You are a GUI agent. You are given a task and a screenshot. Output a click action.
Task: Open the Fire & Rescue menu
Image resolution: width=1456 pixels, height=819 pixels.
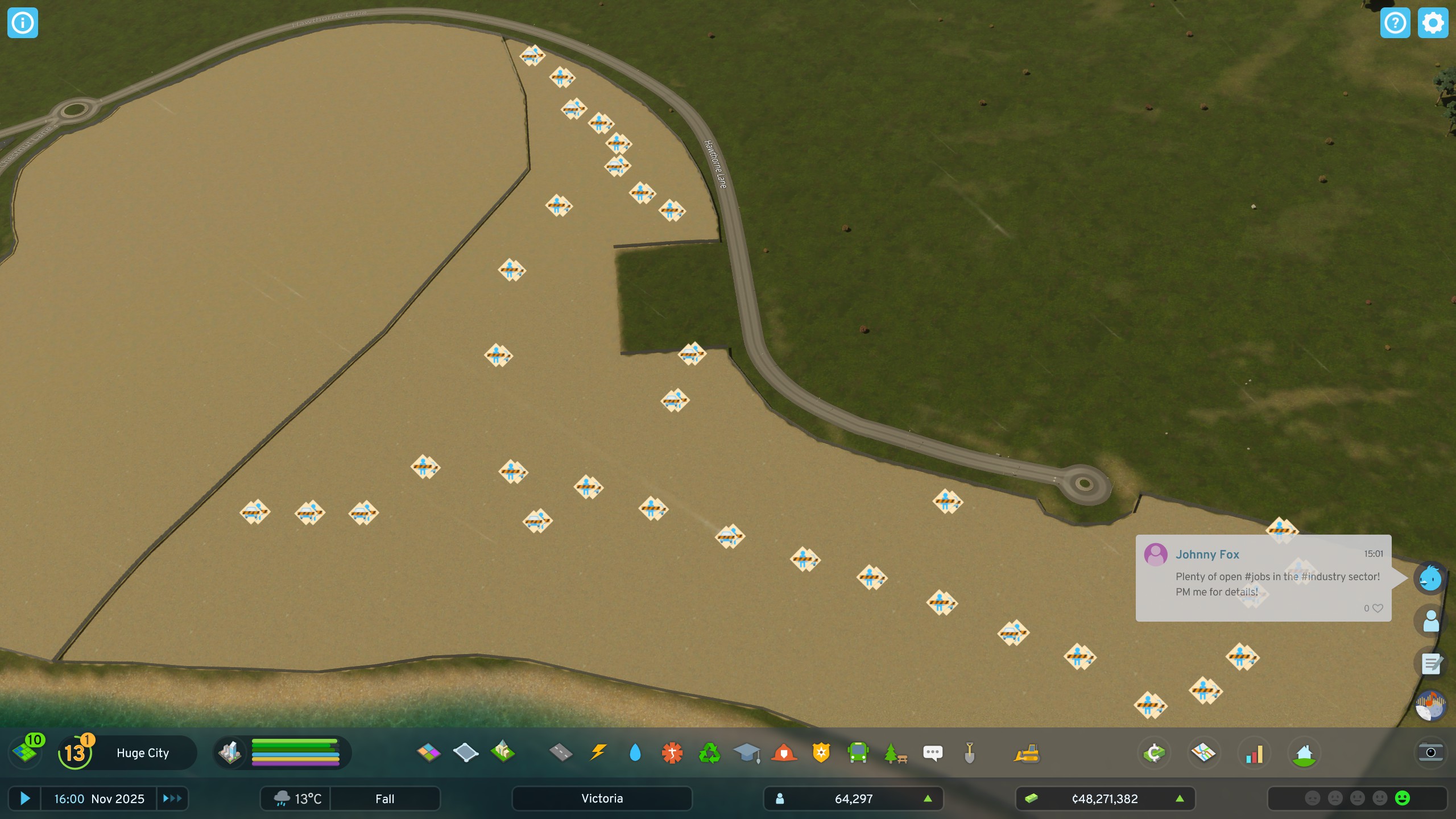[783, 753]
